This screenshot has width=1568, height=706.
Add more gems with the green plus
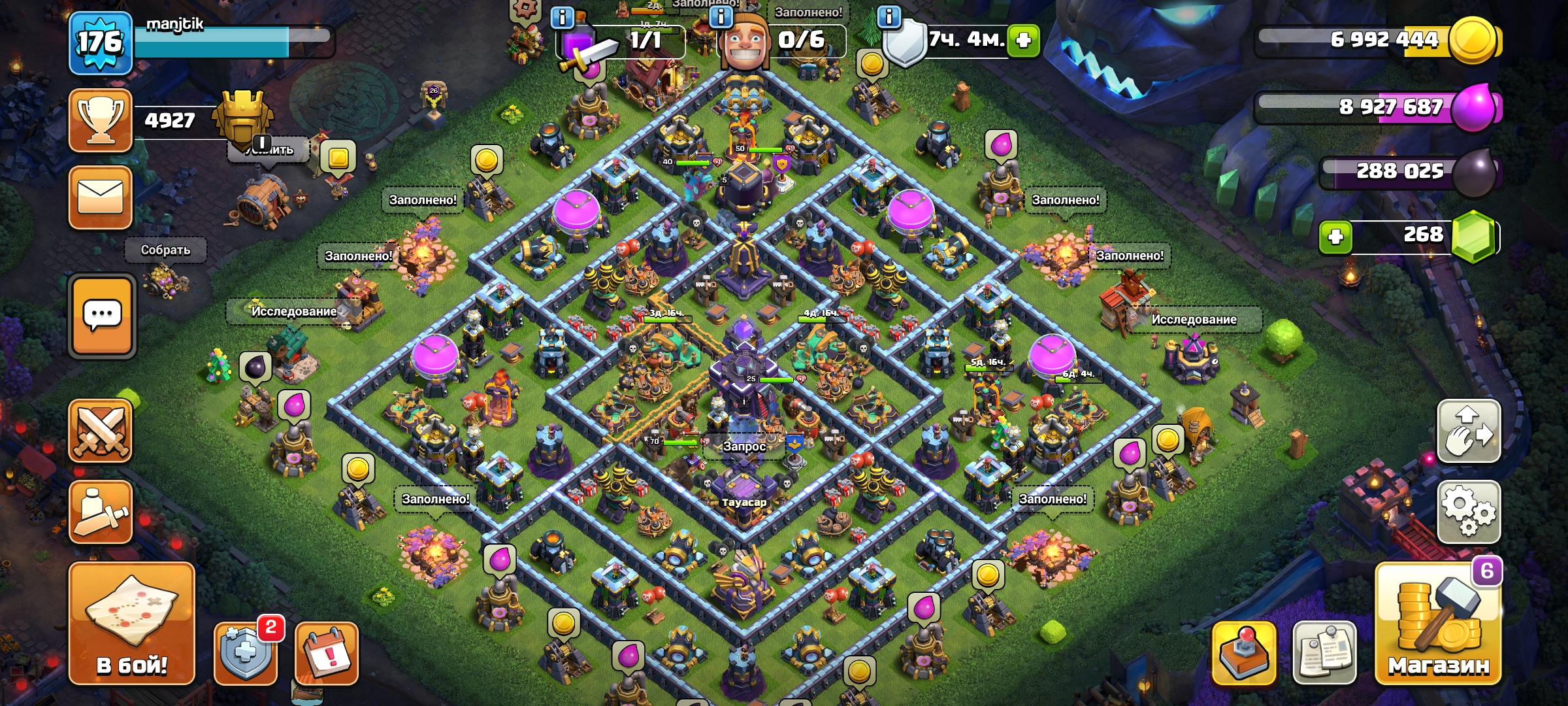pos(1335,237)
